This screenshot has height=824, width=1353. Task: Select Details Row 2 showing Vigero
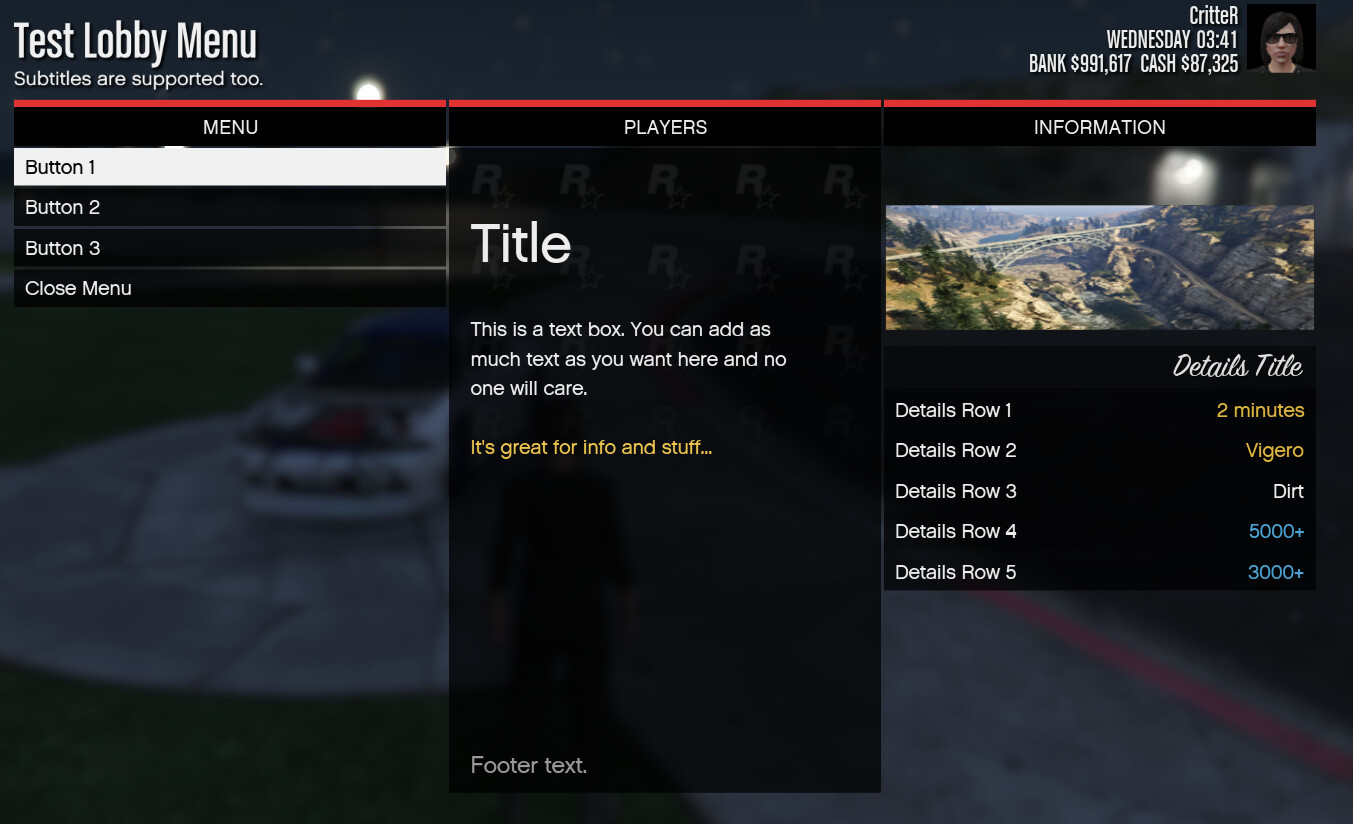point(1099,450)
